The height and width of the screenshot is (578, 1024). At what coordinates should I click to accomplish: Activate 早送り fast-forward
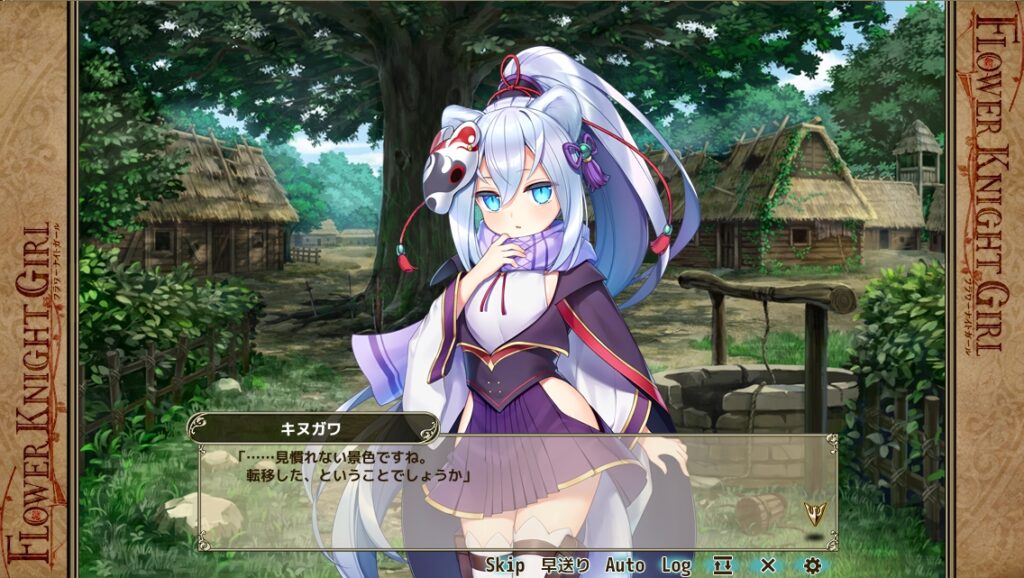(x=565, y=565)
